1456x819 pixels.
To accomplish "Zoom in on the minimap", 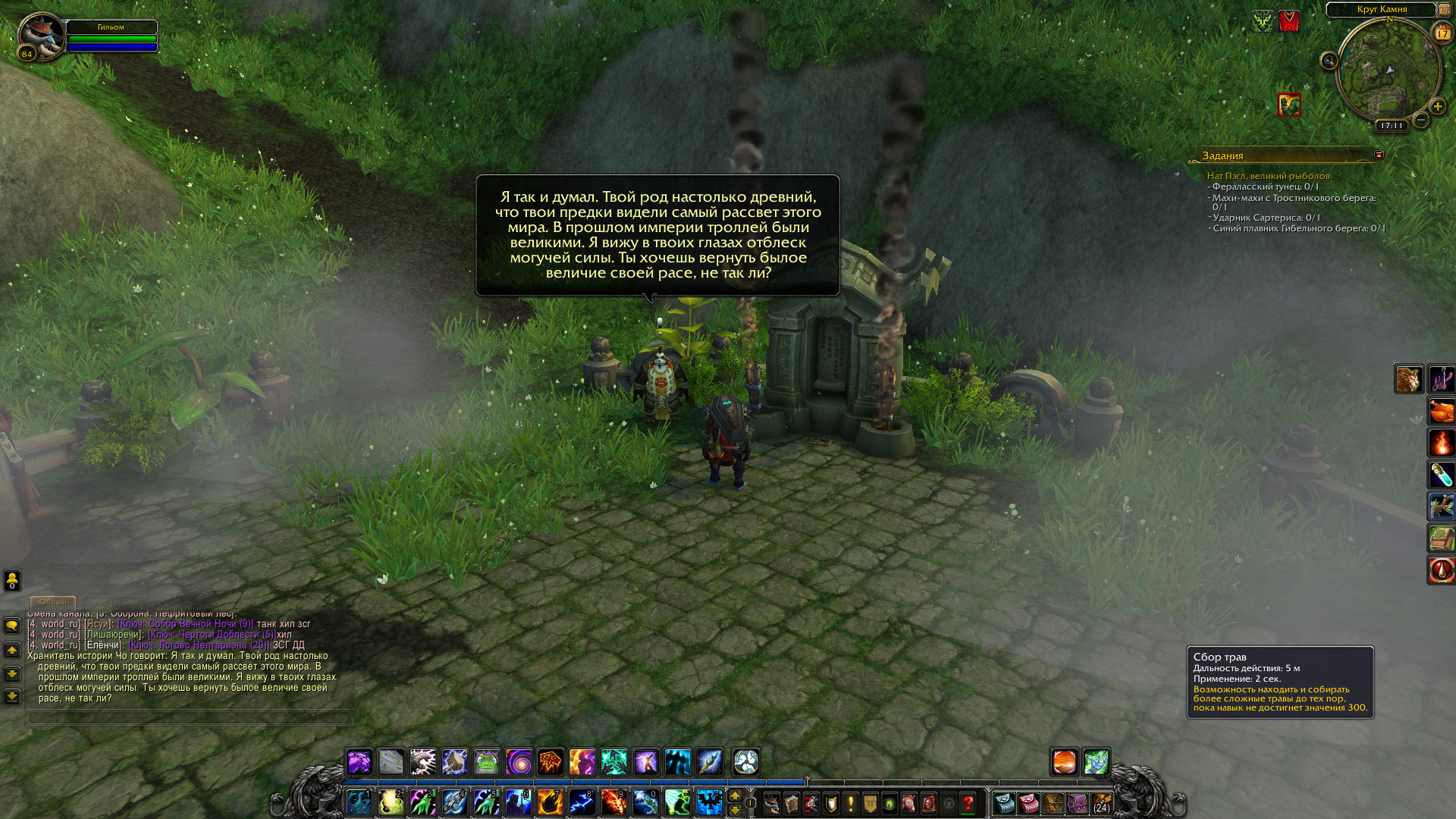I will pos(1437,107).
